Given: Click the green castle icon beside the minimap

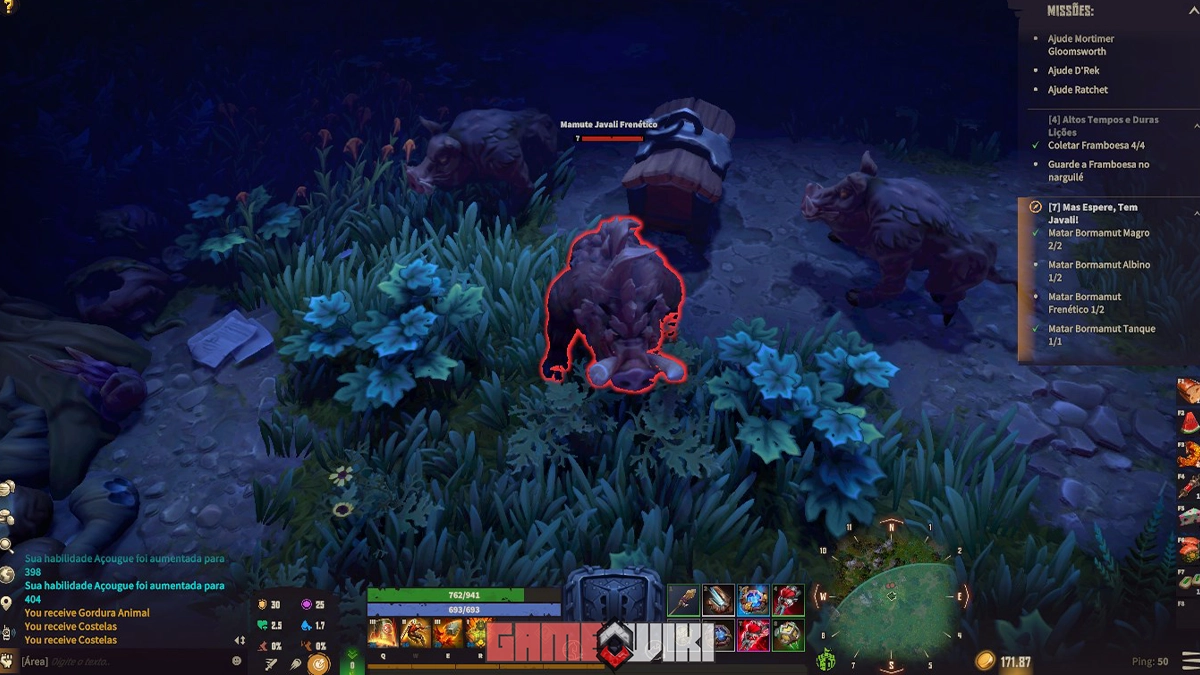Looking at the screenshot, I should (x=826, y=660).
